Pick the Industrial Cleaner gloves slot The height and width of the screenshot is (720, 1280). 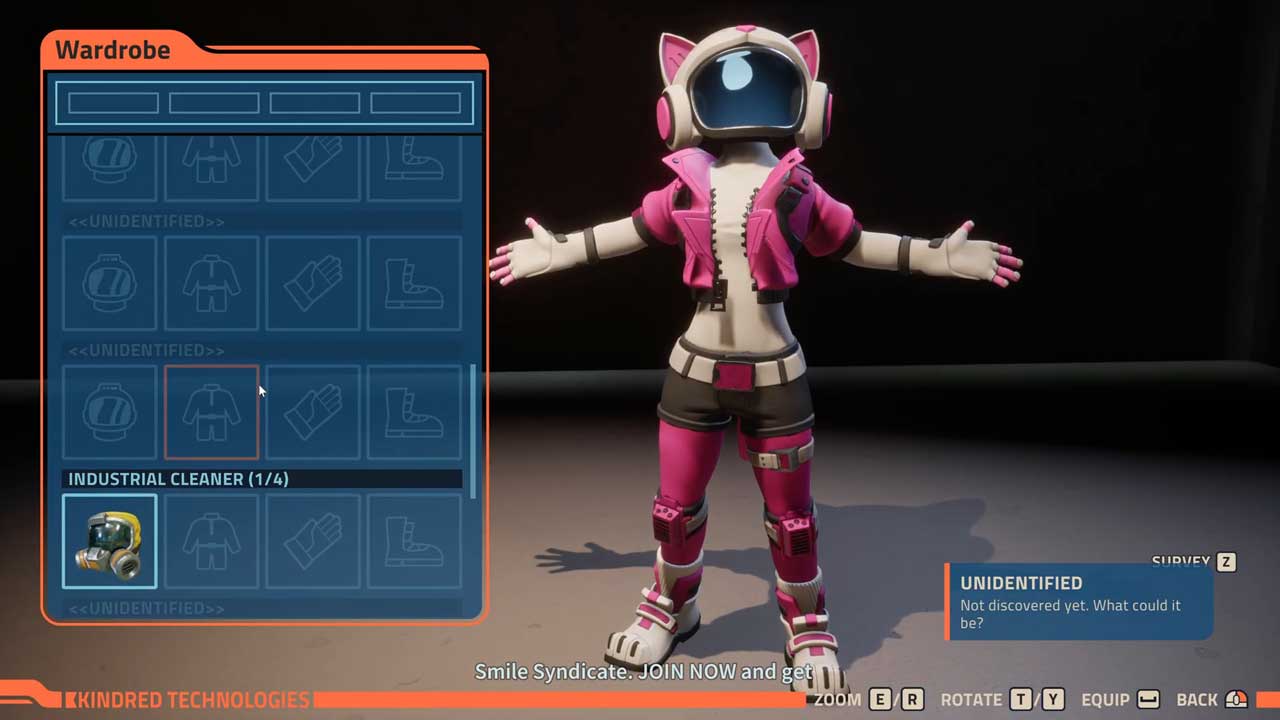coord(313,541)
